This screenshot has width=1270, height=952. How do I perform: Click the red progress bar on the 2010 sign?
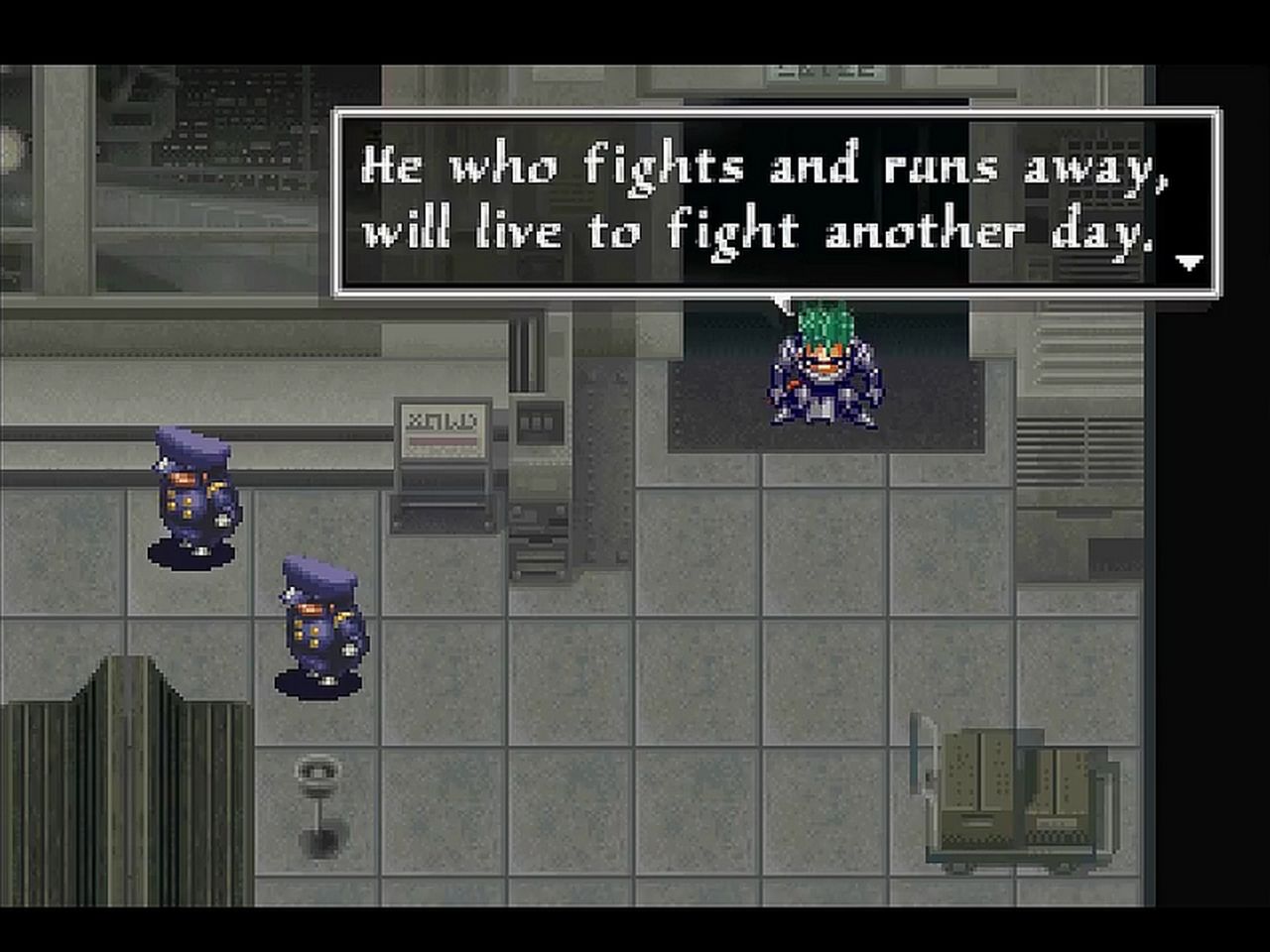444,439
